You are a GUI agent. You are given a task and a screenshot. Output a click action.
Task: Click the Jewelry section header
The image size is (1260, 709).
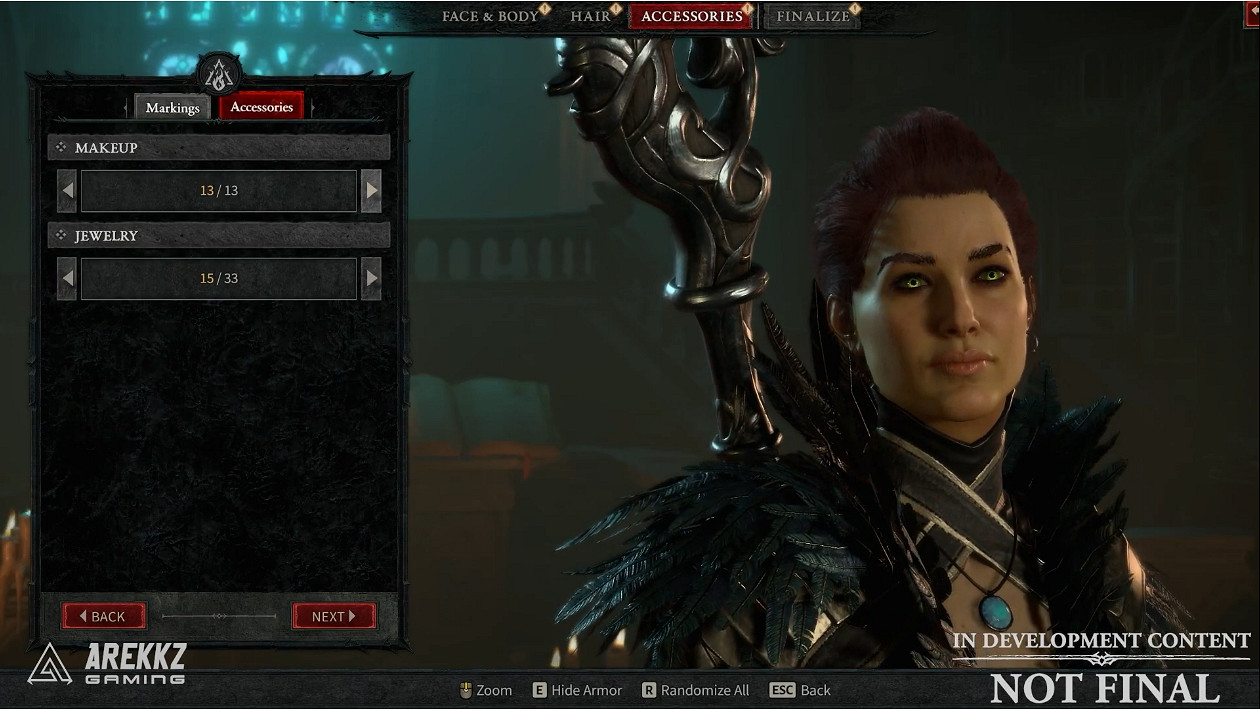(218, 235)
